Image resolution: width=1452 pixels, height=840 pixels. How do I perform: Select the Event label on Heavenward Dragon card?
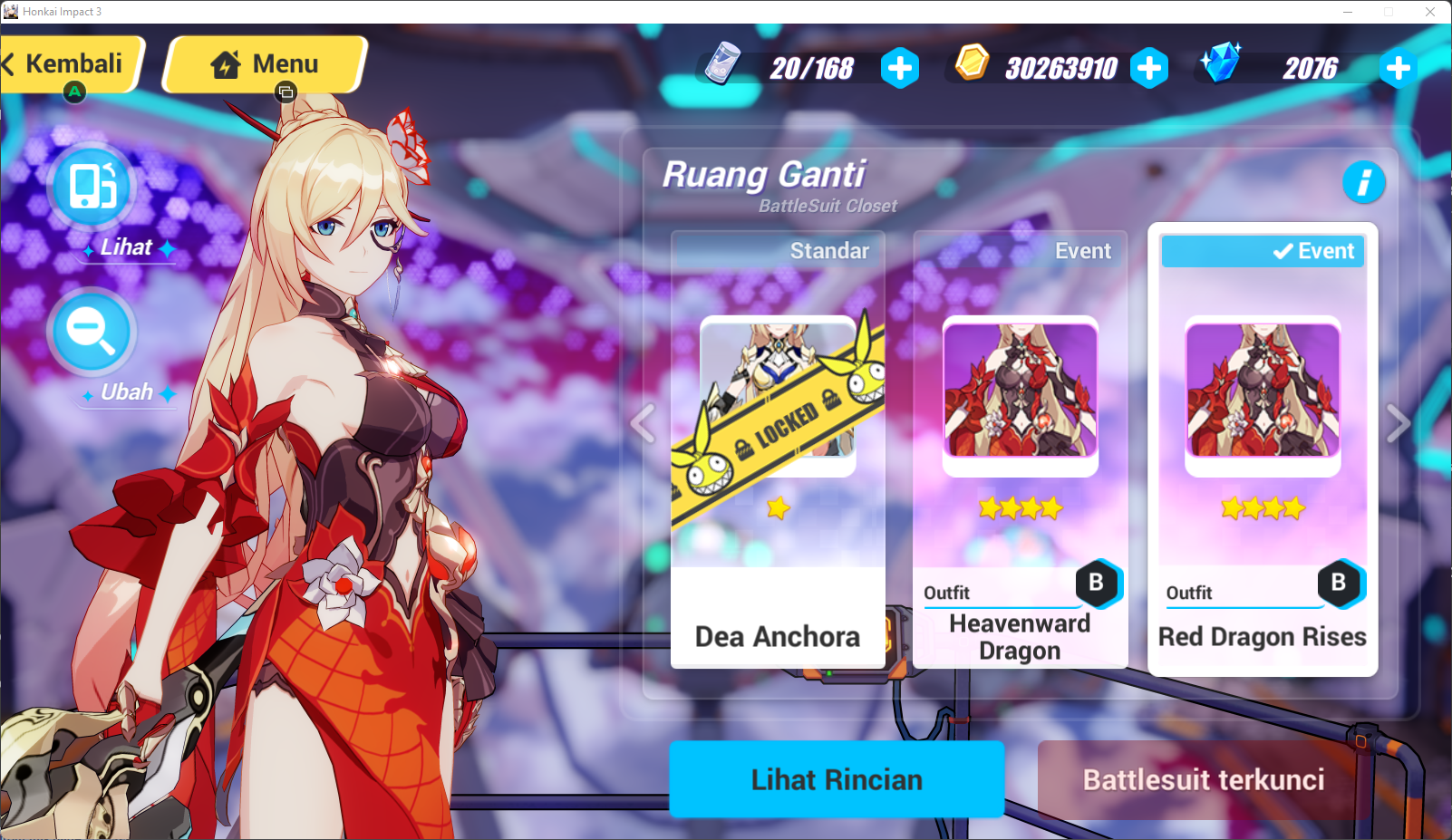1083,250
